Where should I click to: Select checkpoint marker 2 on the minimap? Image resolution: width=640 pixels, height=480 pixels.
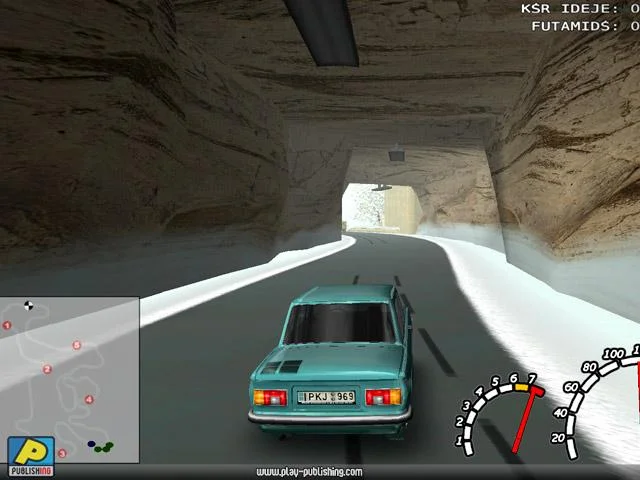point(47,369)
